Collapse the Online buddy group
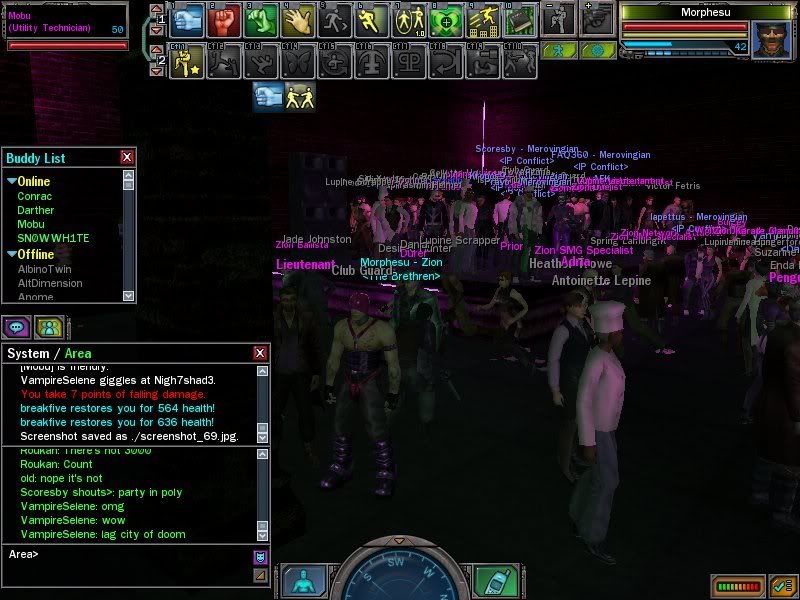The height and width of the screenshot is (600, 800). 11,182
